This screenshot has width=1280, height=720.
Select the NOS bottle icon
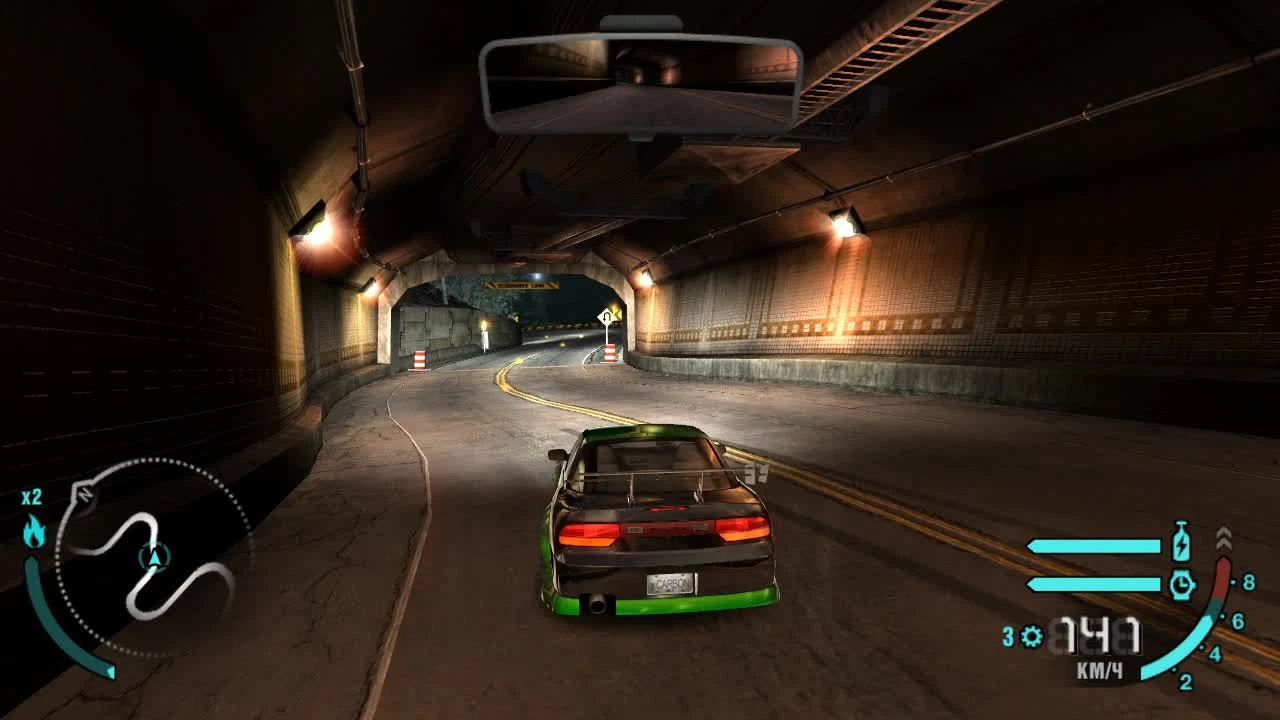point(1180,543)
